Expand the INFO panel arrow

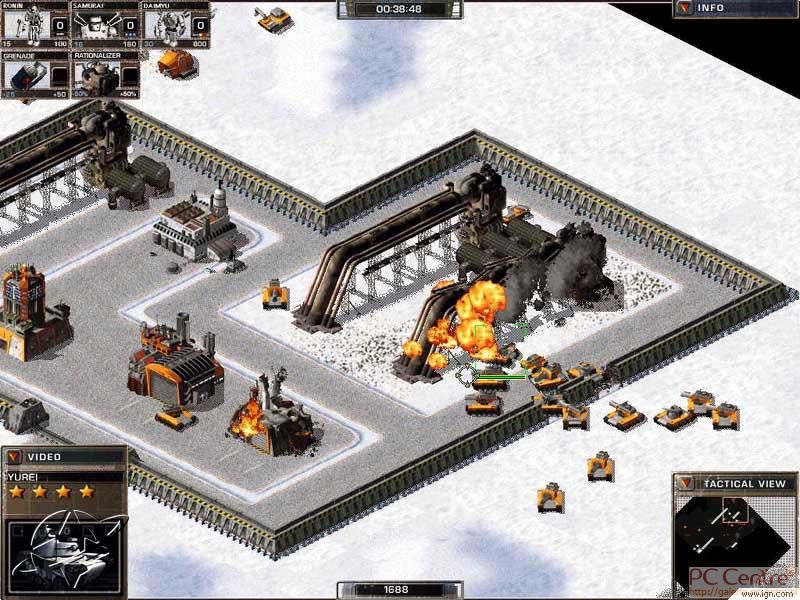[x=684, y=8]
